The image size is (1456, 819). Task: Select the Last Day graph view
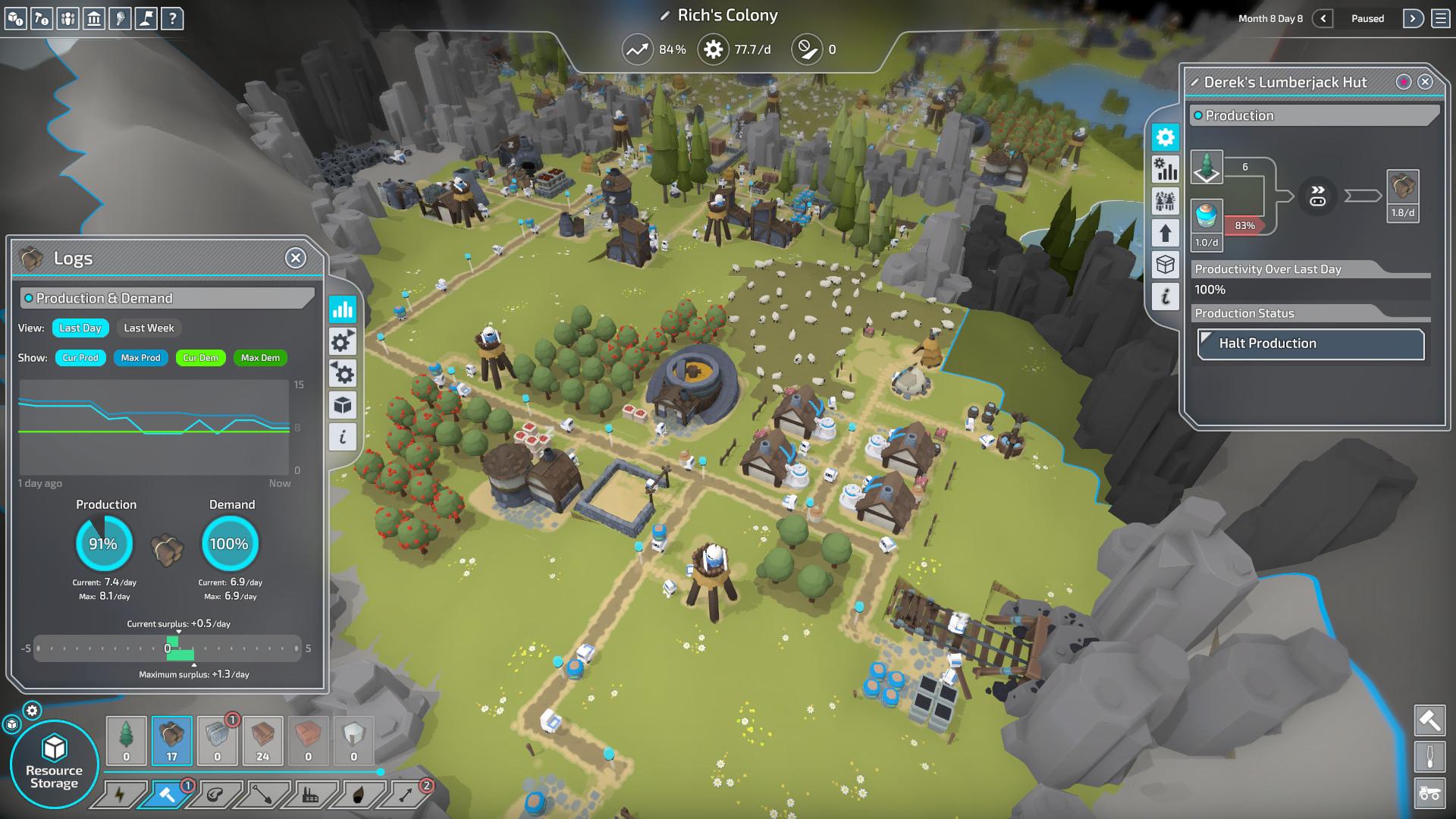click(80, 328)
